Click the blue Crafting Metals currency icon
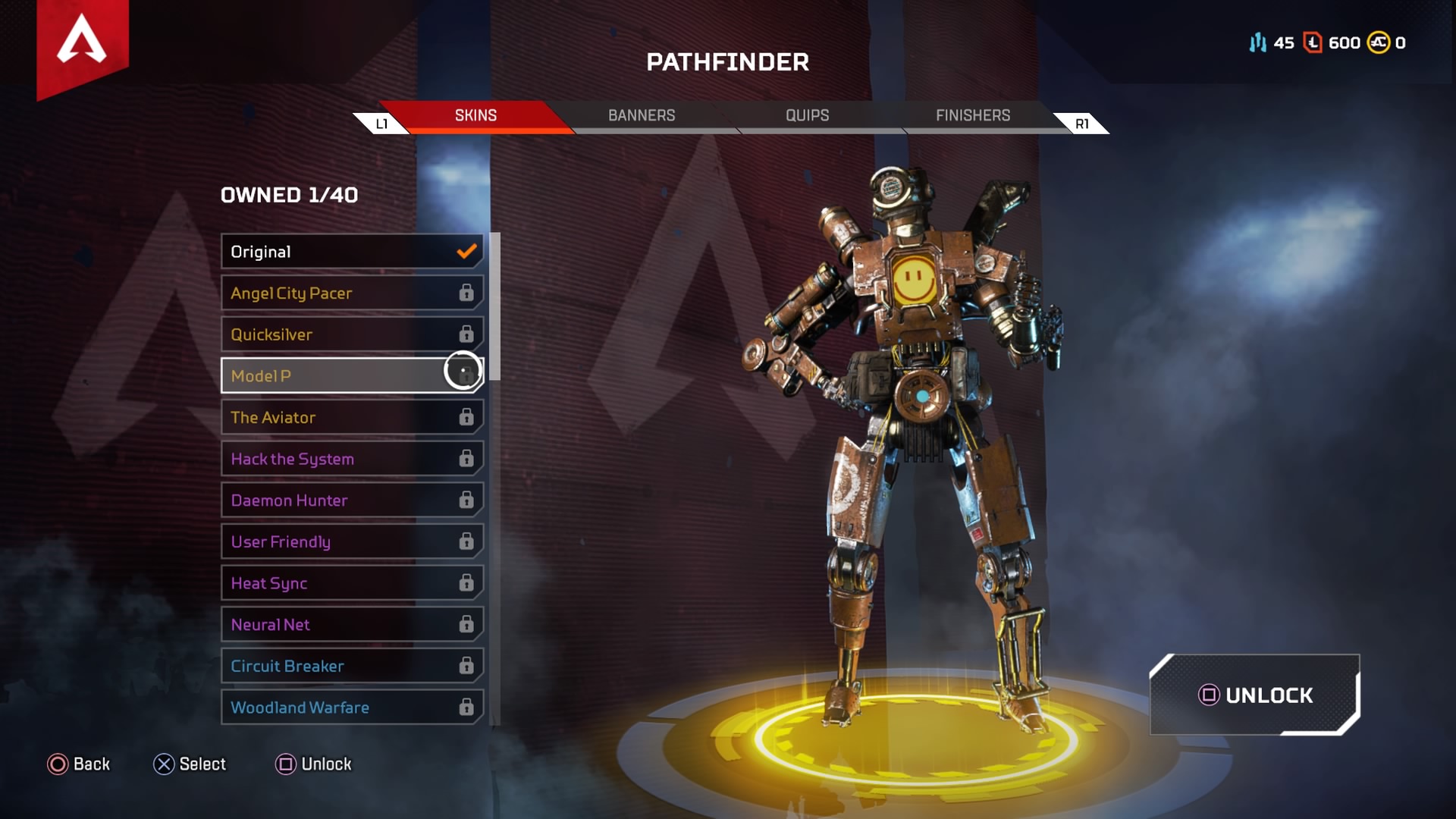This screenshot has height=819, width=1456. click(1258, 43)
